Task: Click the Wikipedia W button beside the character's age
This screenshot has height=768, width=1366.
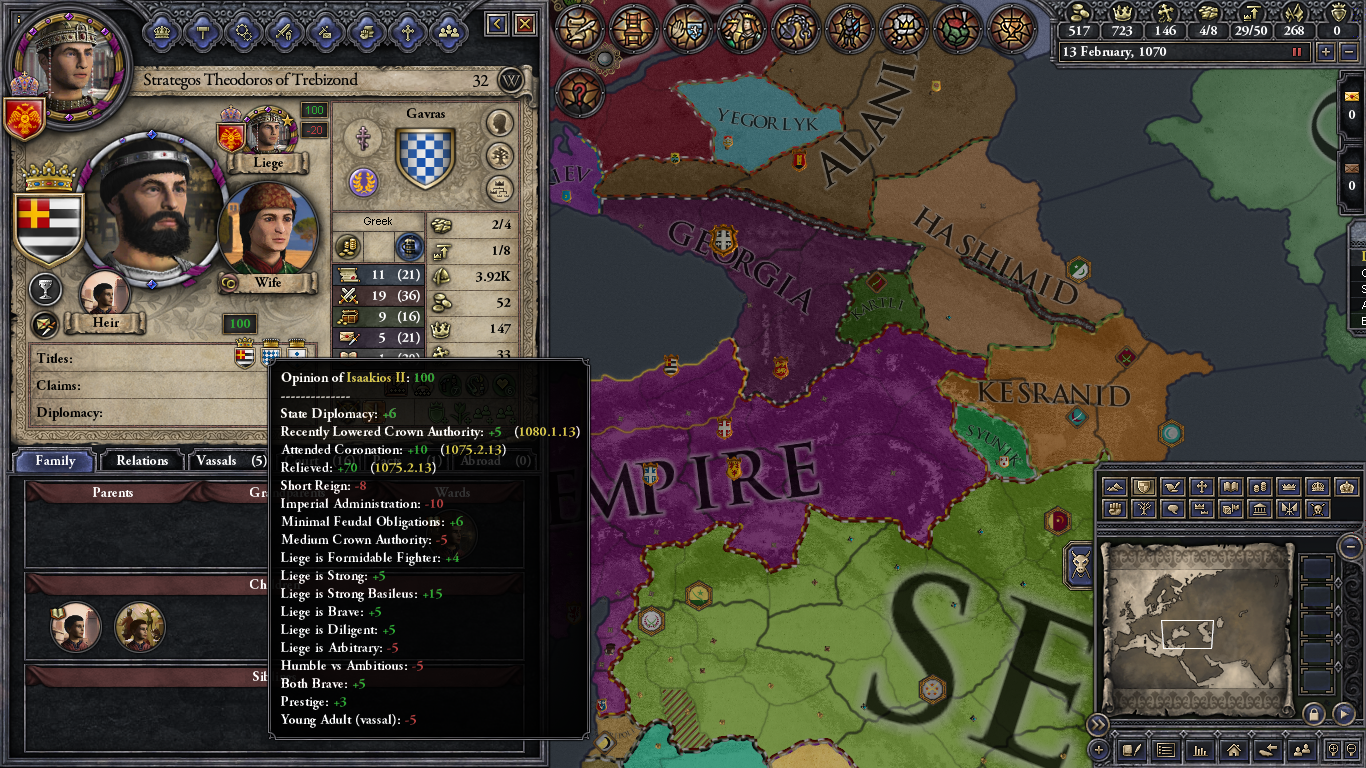Action: (511, 81)
